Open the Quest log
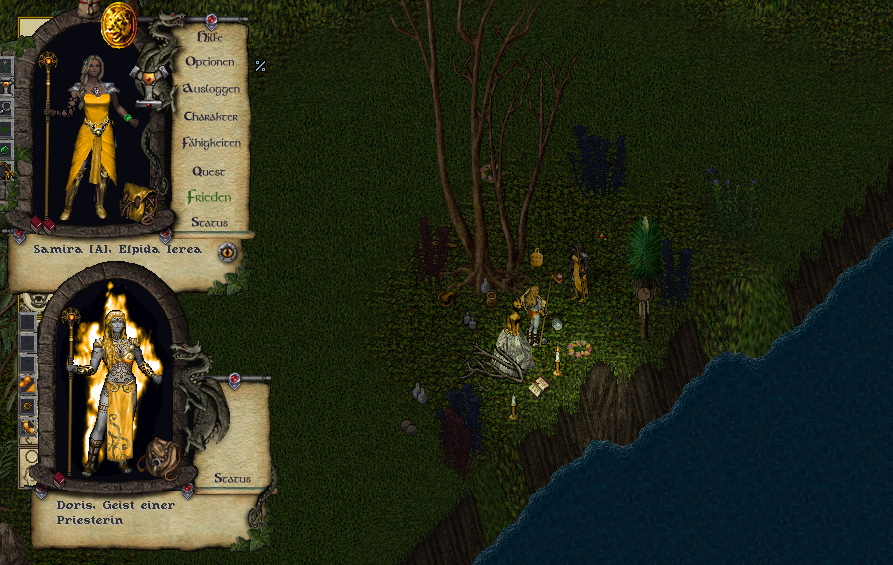Screen dimensions: 893x565 click(210, 171)
